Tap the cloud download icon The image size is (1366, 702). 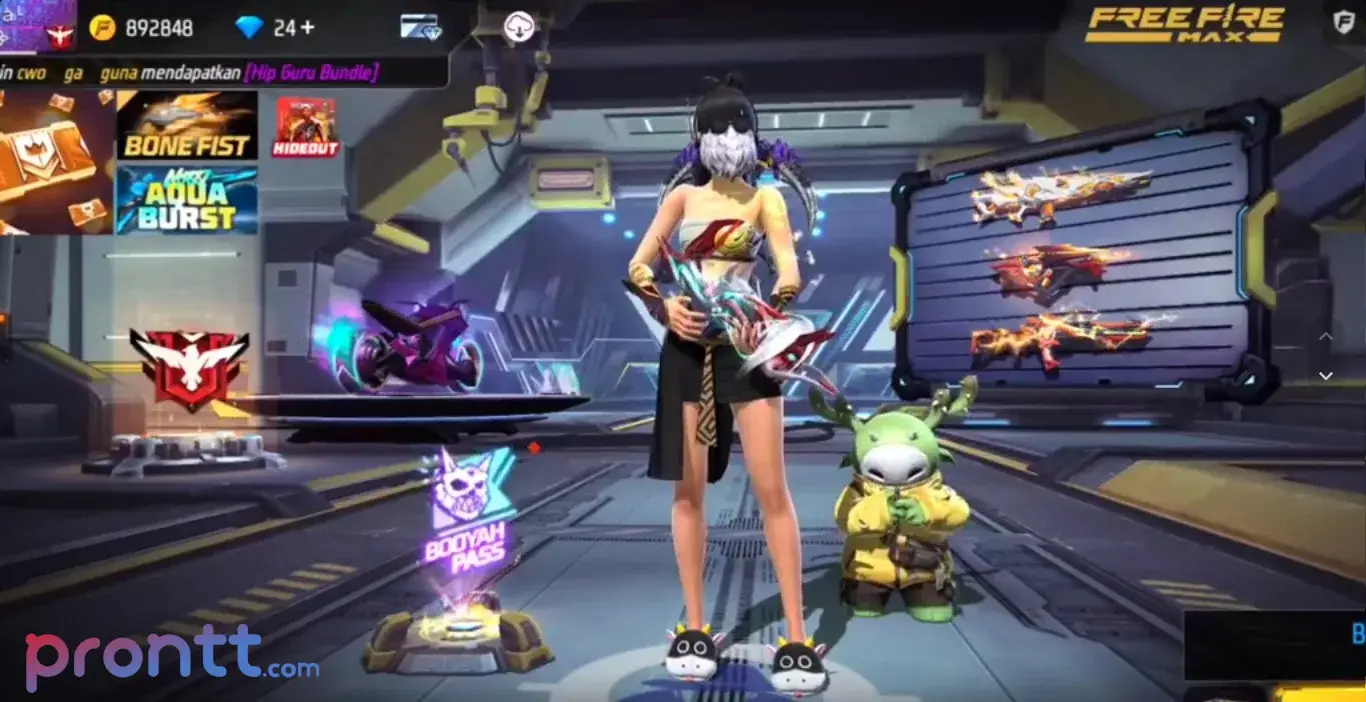pos(518,27)
